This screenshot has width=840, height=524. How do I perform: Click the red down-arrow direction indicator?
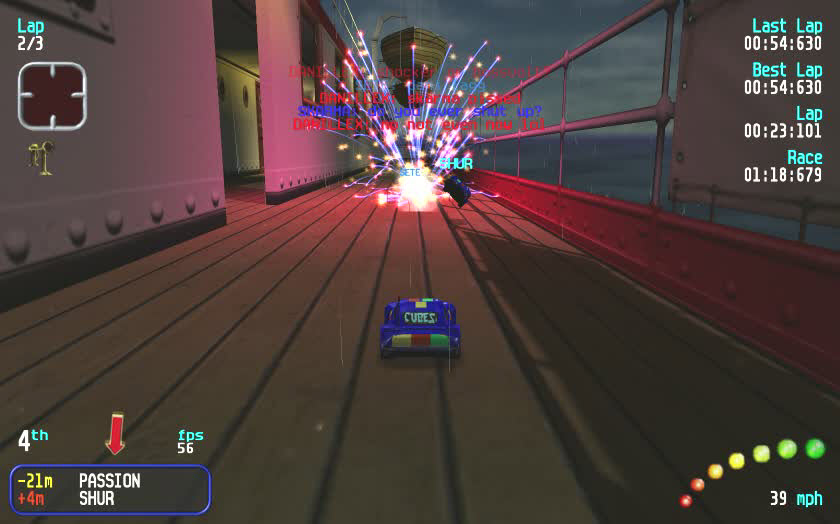pyautogui.click(x=116, y=433)
